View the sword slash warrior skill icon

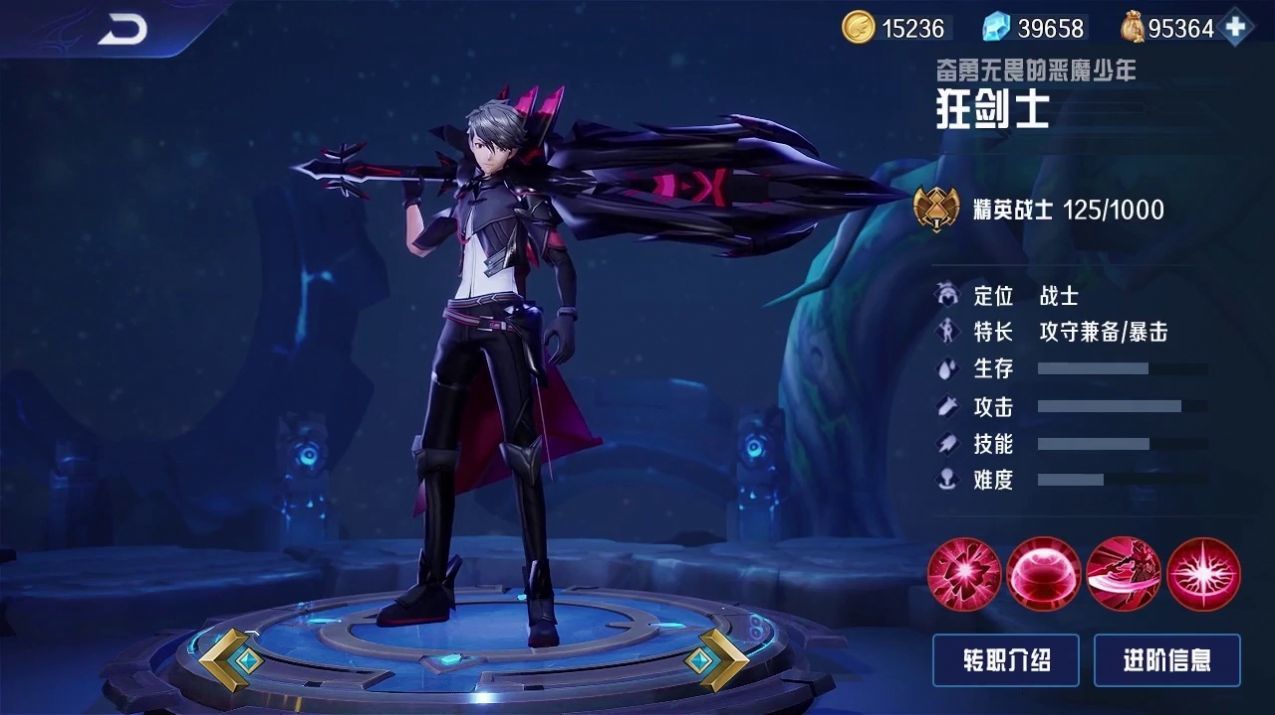1124,573
